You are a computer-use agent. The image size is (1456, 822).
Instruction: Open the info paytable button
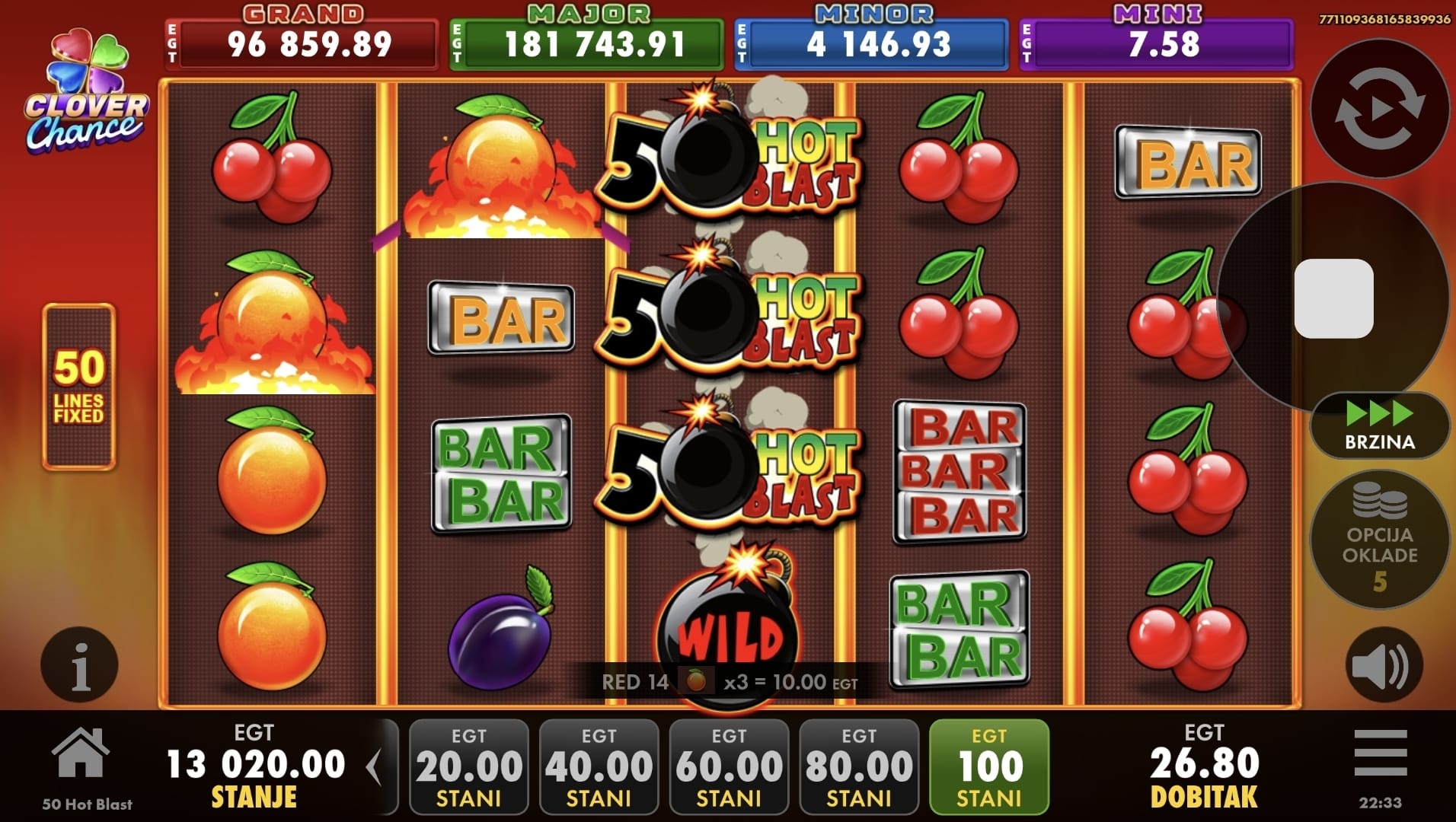(79, 664)
